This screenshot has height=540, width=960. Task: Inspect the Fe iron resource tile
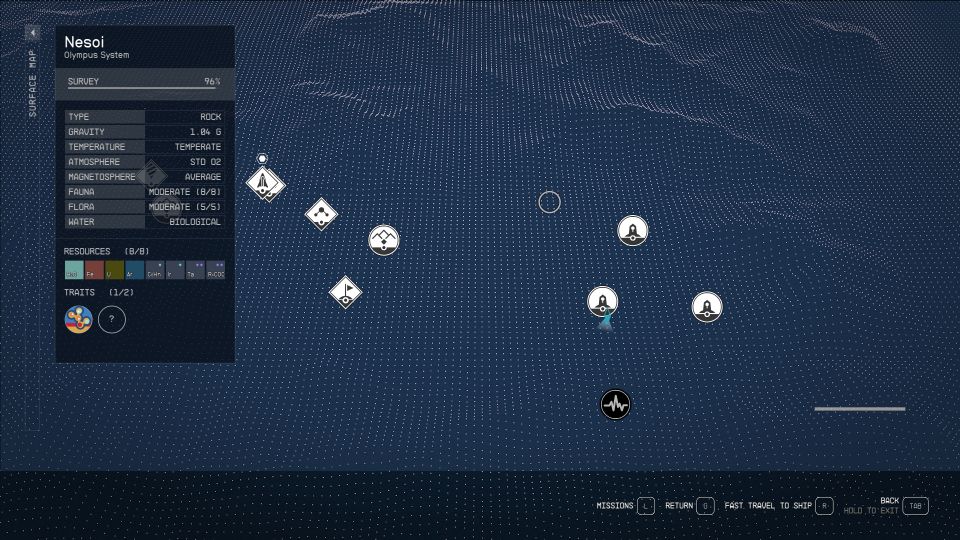[94, 270]
